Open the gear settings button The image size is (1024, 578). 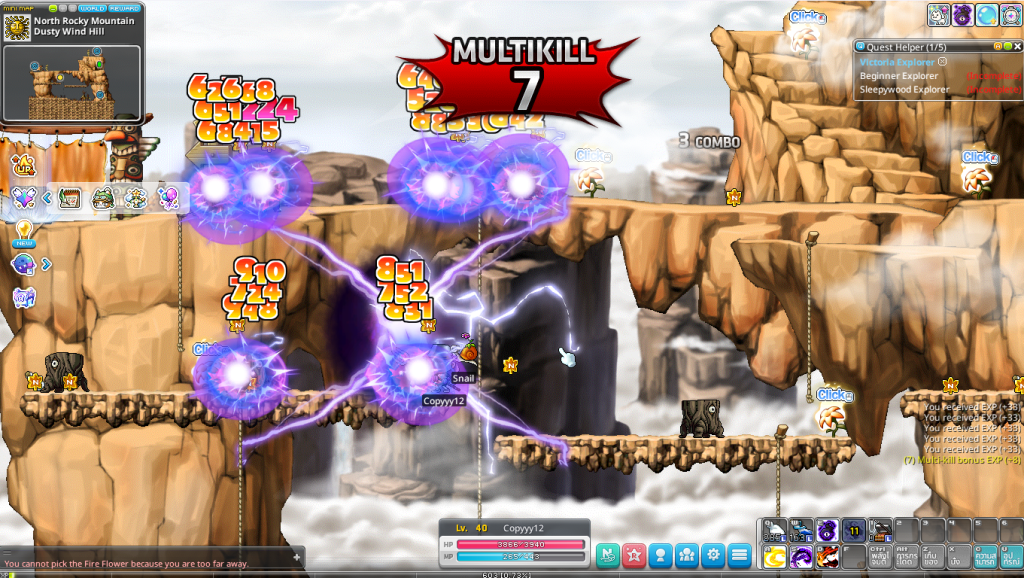click(x=713, y=553)
